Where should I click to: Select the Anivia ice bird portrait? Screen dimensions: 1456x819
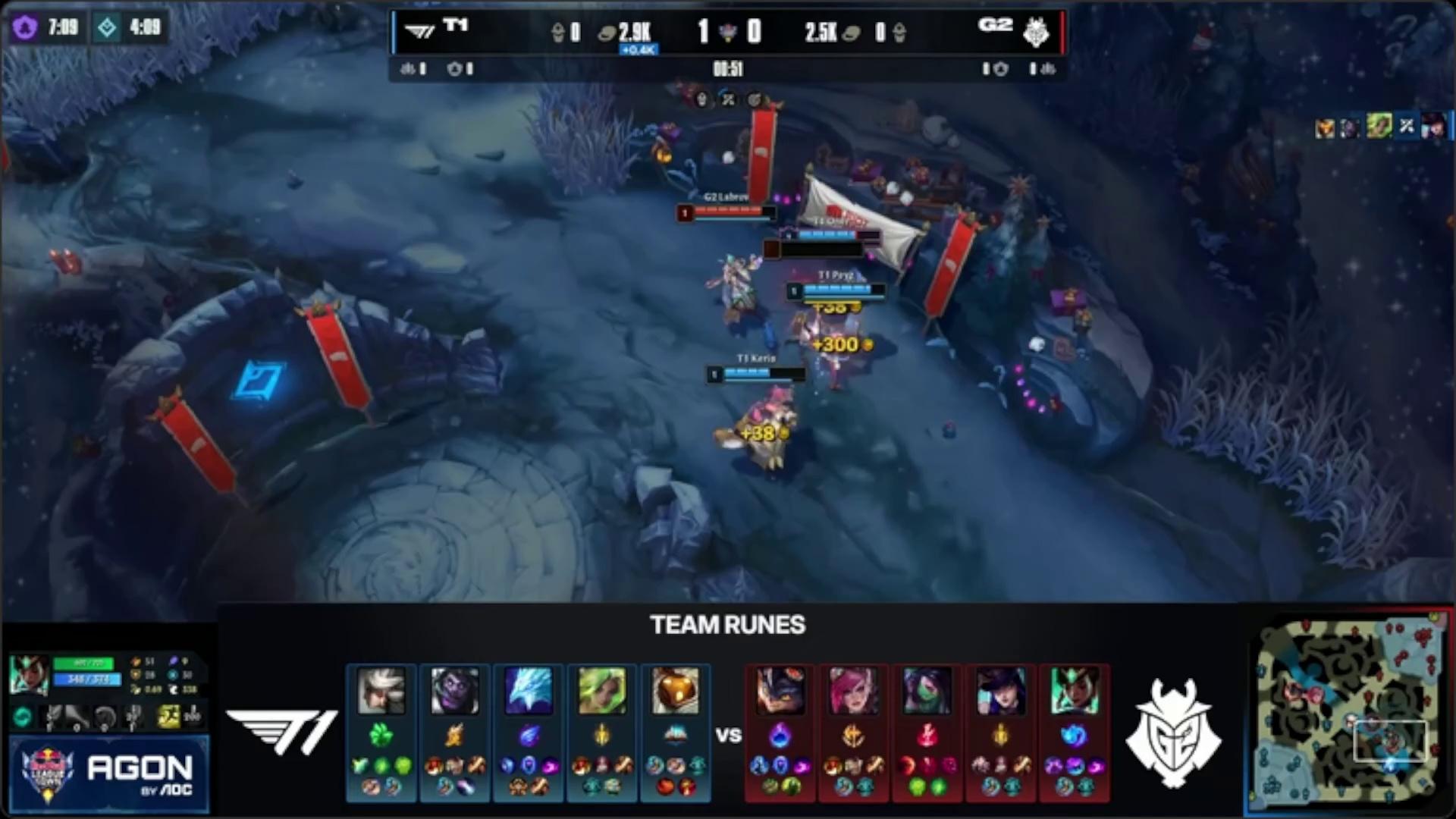[x=529, y=691]
